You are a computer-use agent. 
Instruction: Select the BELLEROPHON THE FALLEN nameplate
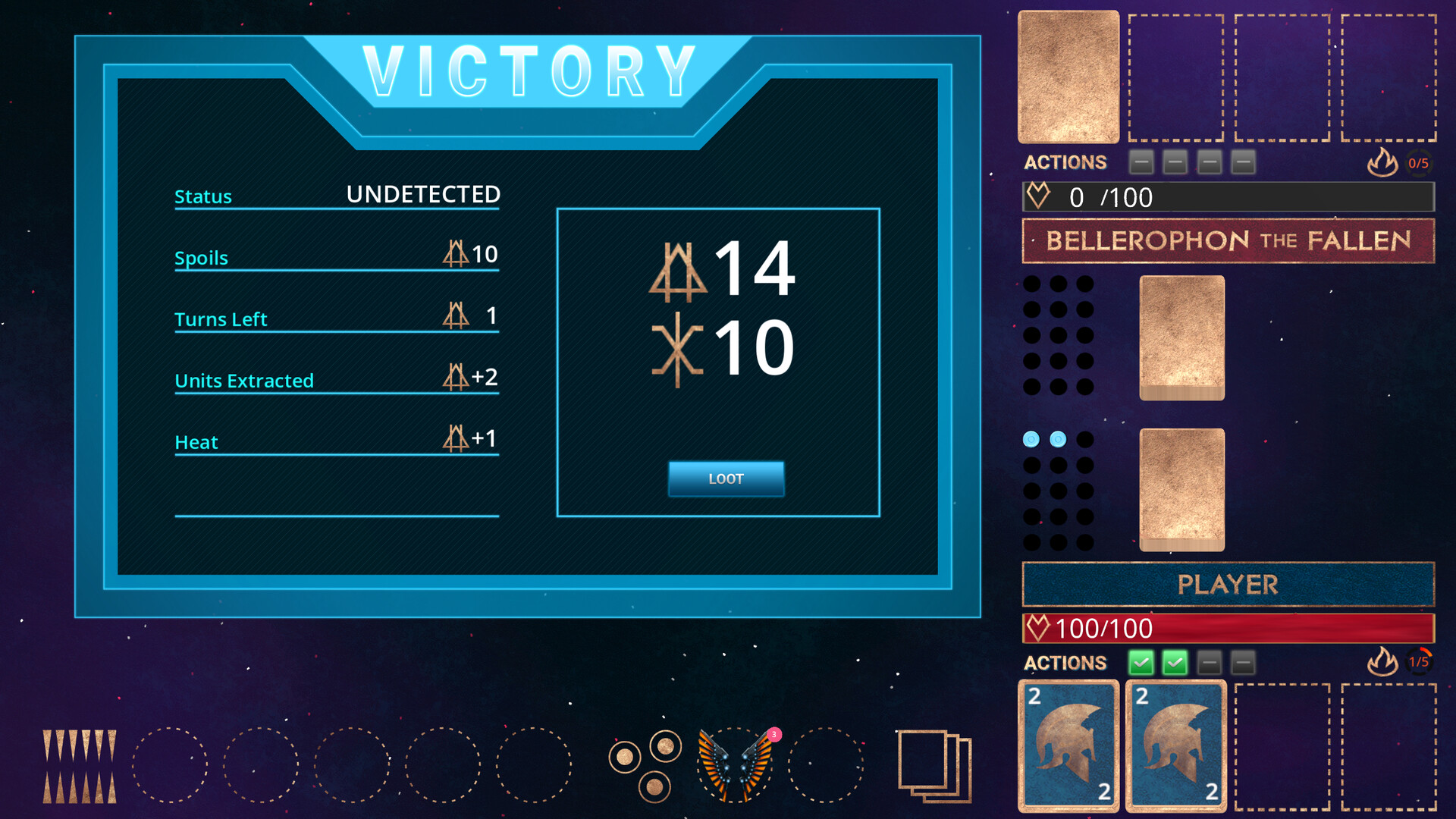point(1228,241)
